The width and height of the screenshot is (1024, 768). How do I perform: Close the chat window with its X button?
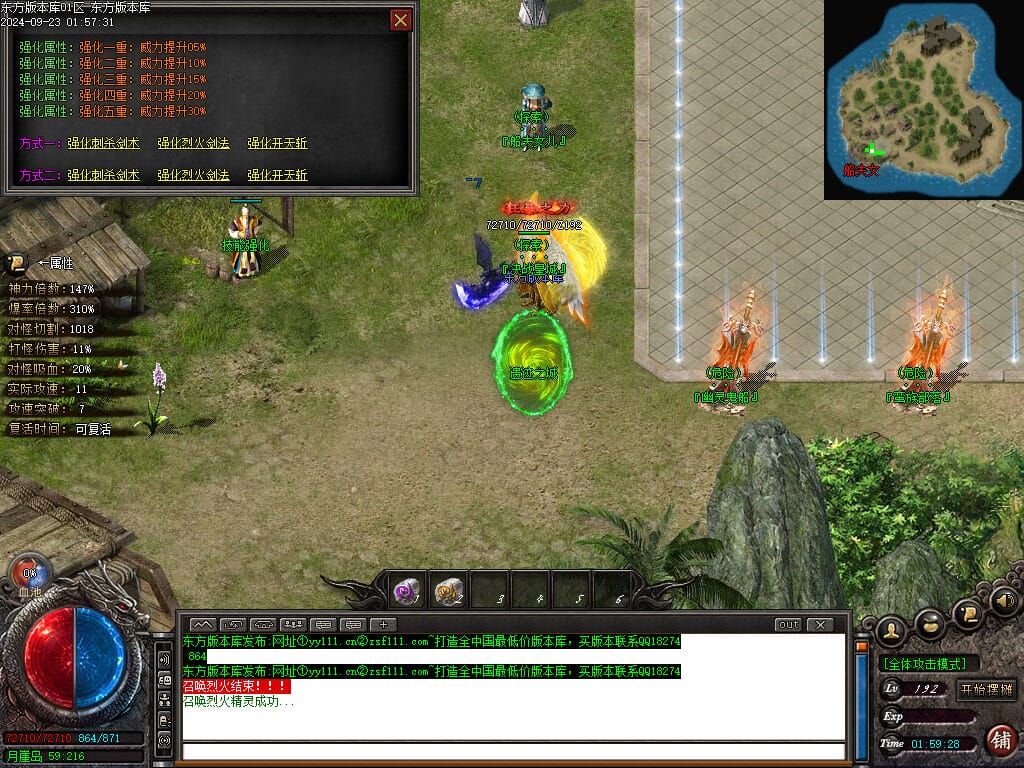click(x=820, y=625)
